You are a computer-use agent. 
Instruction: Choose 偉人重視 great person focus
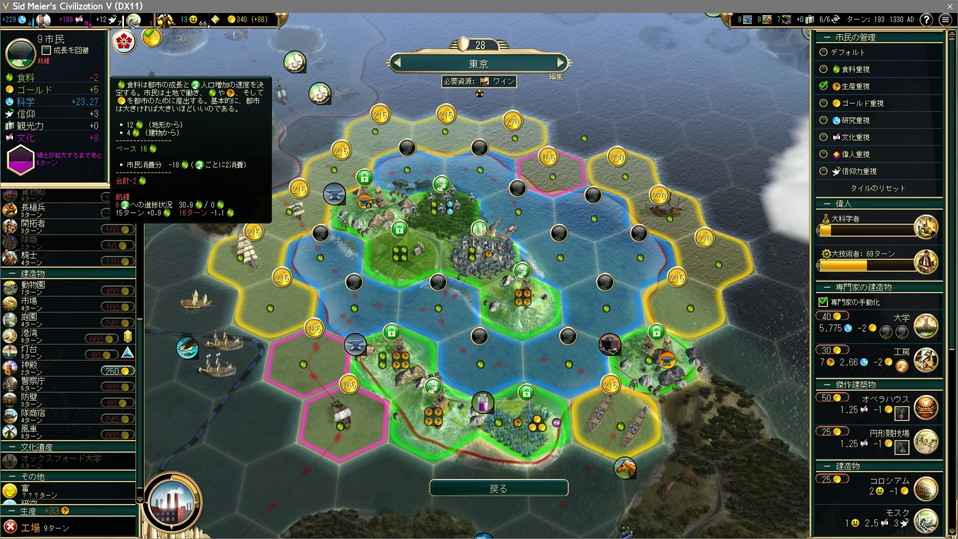click(x=823, y=154)
